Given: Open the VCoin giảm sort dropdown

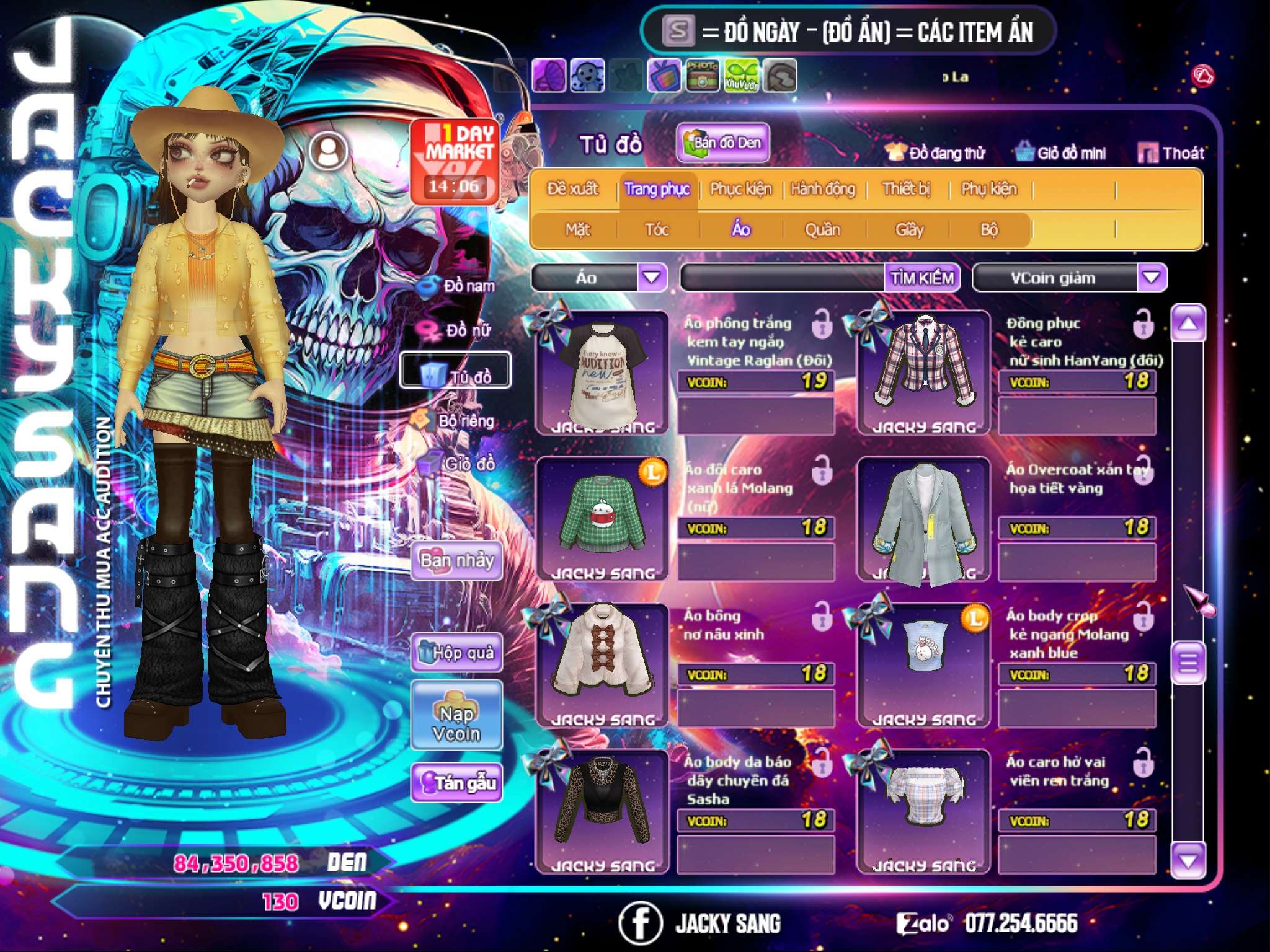Looking at the screenshot, I should pyautogui.click(x=1152, y=277).
